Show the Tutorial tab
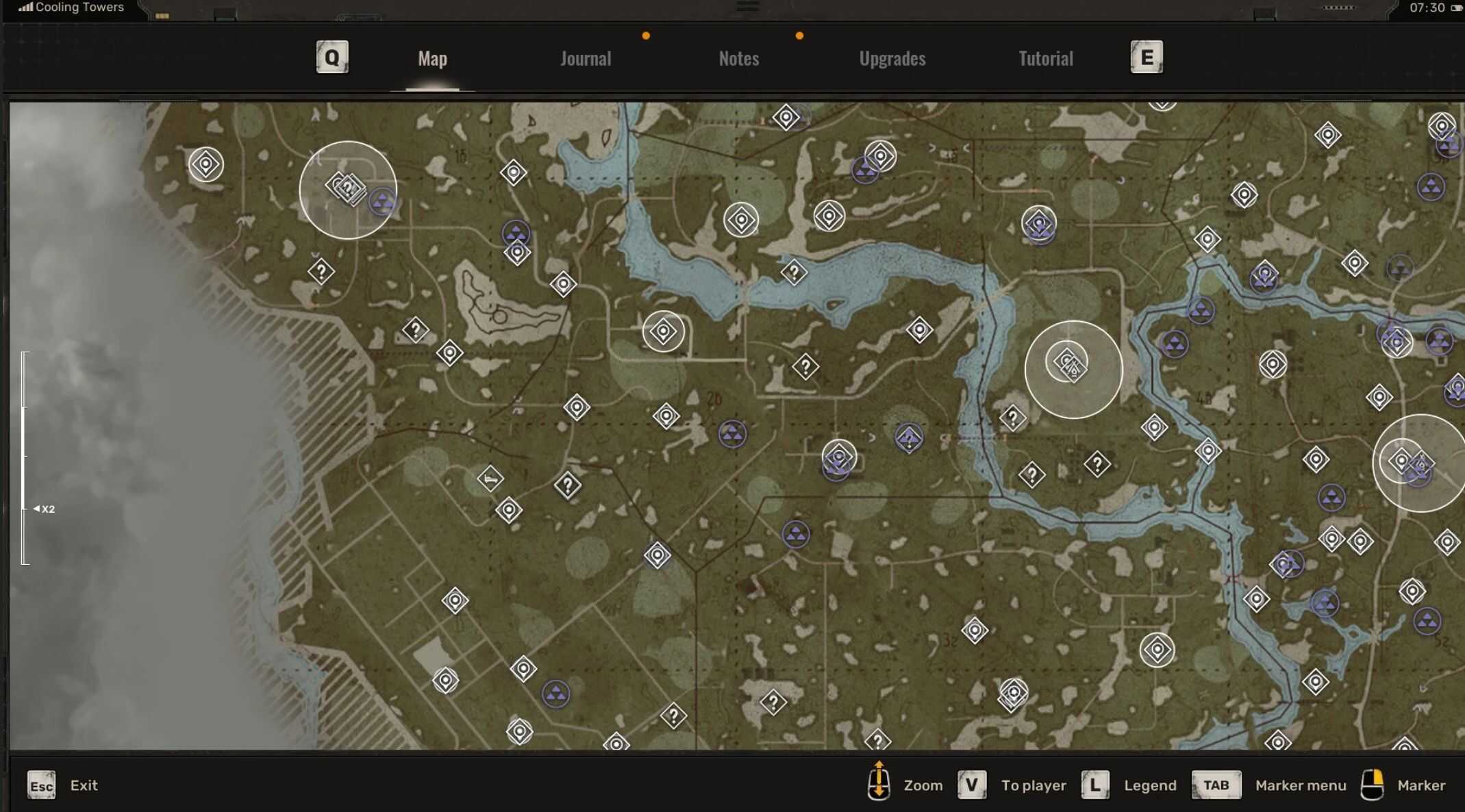The height and width of the screenshot is (812, 1465). pos(1045,59)
